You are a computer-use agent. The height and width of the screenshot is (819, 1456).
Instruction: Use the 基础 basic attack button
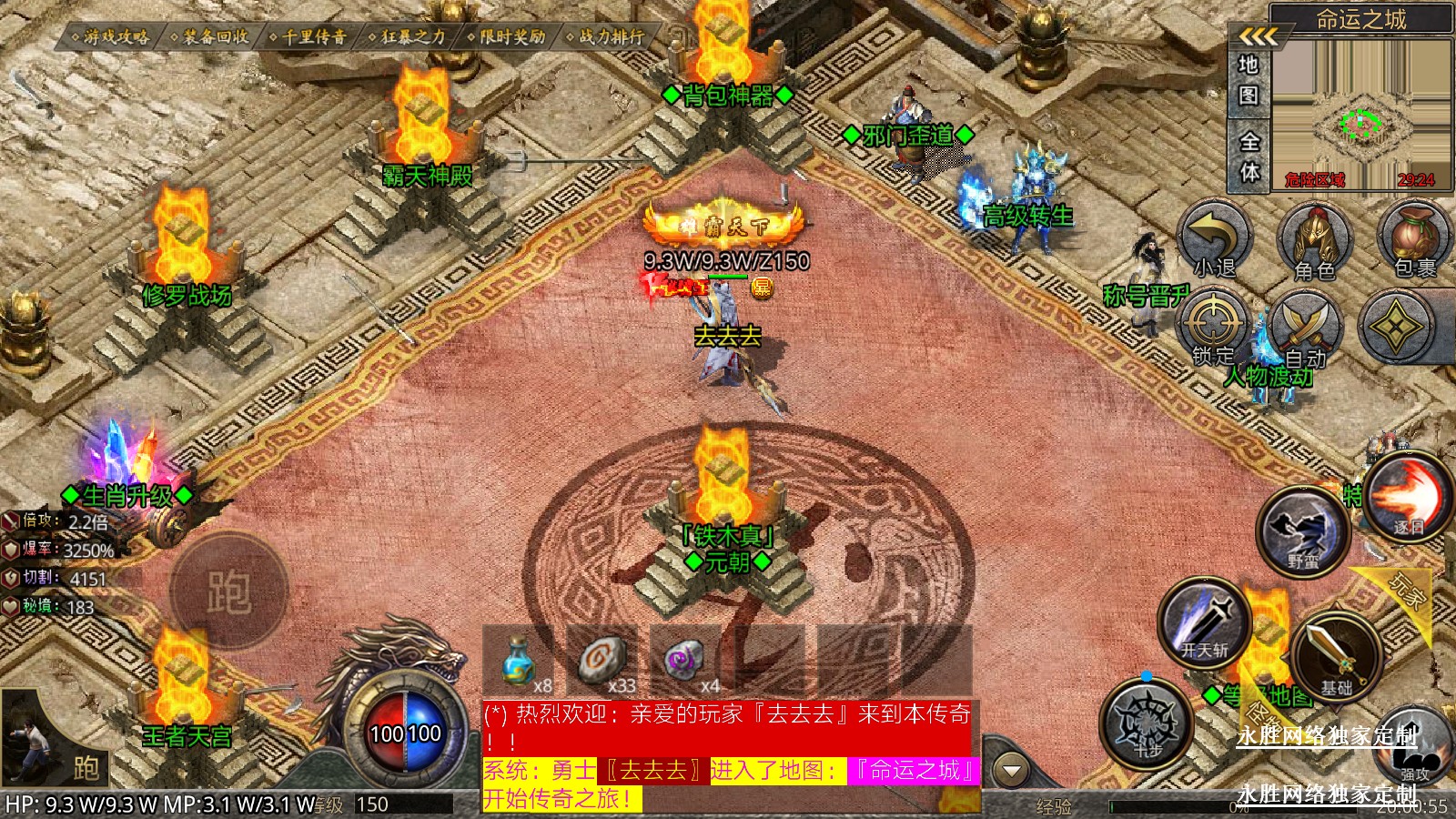[x=1335, y=655]
